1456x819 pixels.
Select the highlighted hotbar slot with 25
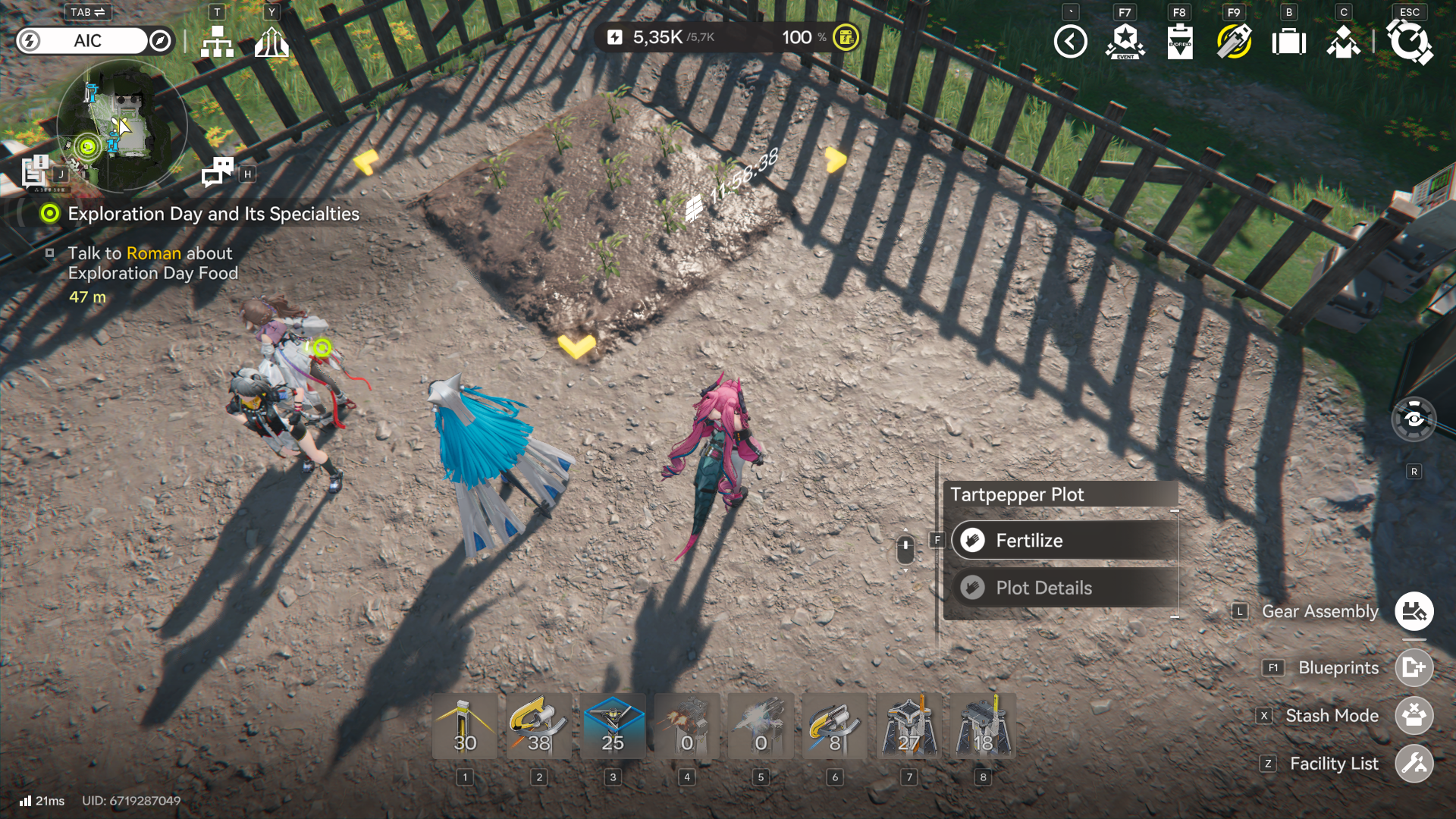coord(613,726)
